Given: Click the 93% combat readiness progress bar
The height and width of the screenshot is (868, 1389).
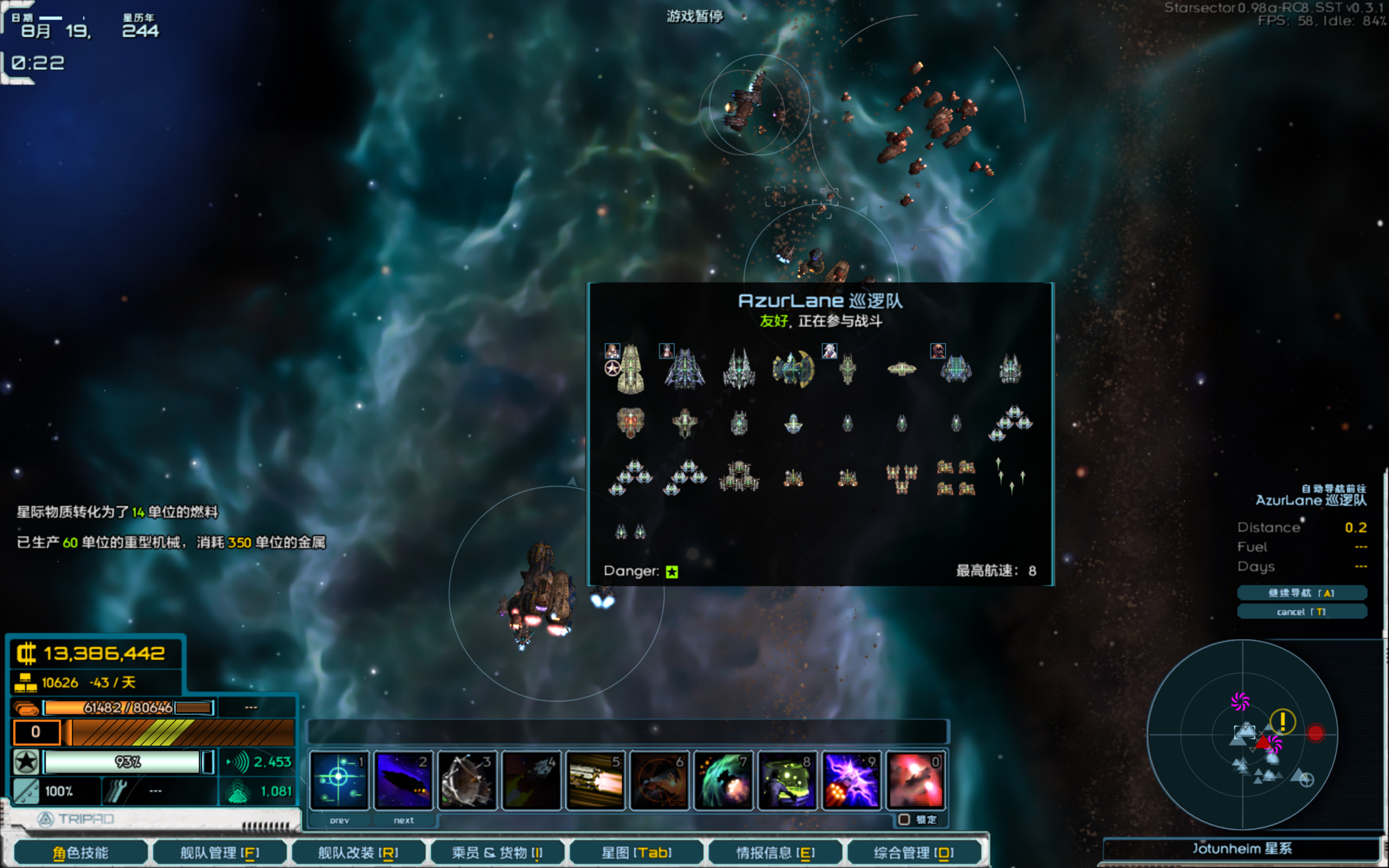Looking at the screenshot, I should coord(125,762).
